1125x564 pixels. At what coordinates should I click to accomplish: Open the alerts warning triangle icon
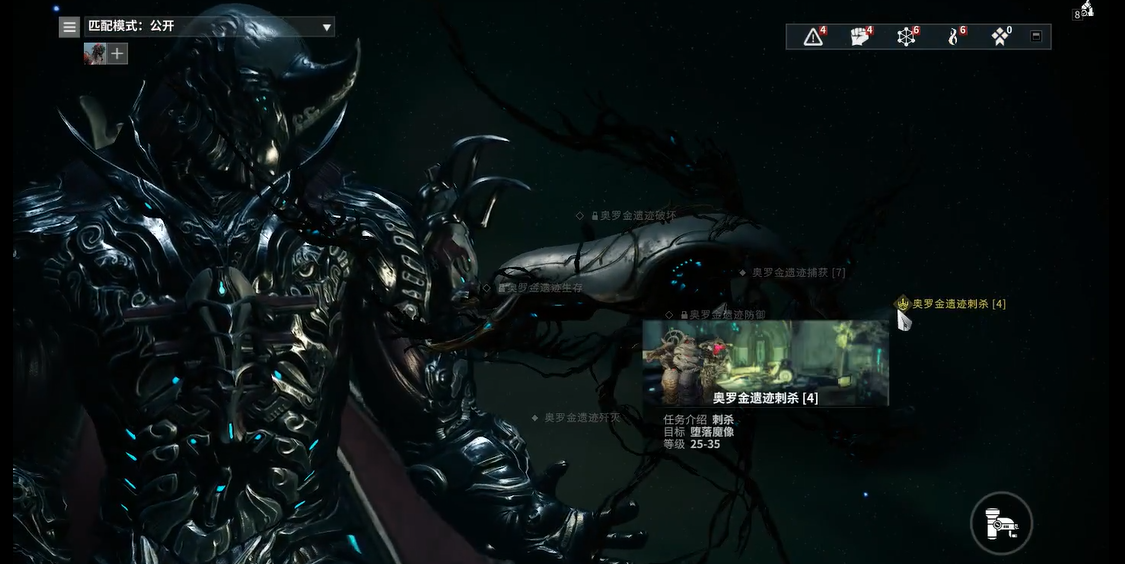[814, 37]
